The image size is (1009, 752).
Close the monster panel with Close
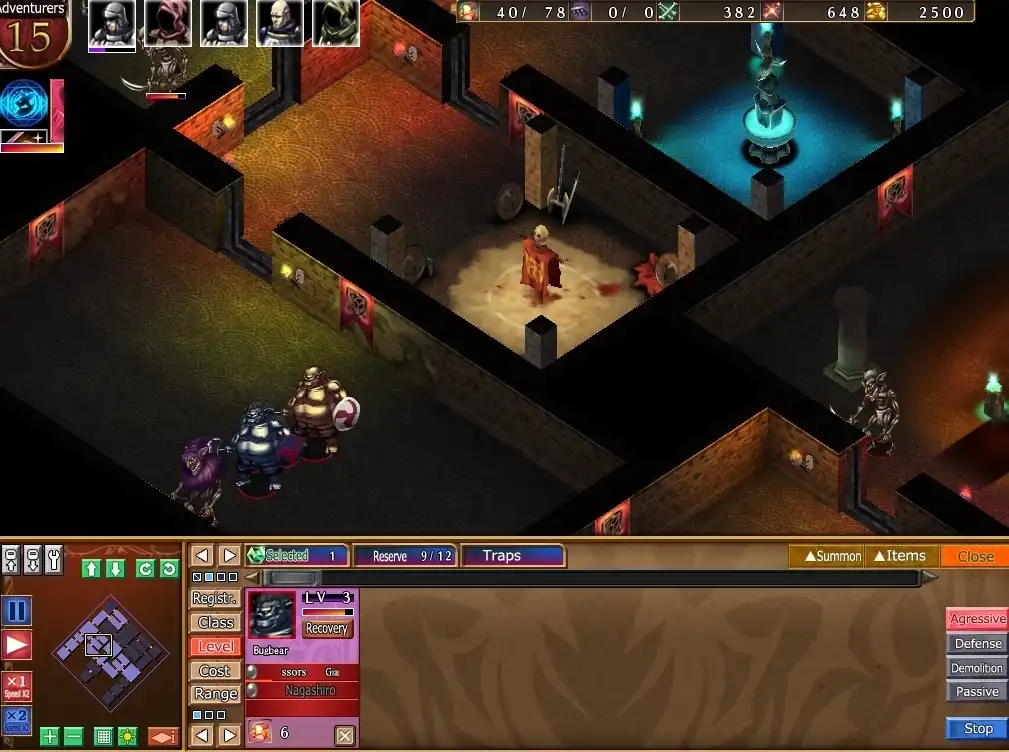click(975, 556)
